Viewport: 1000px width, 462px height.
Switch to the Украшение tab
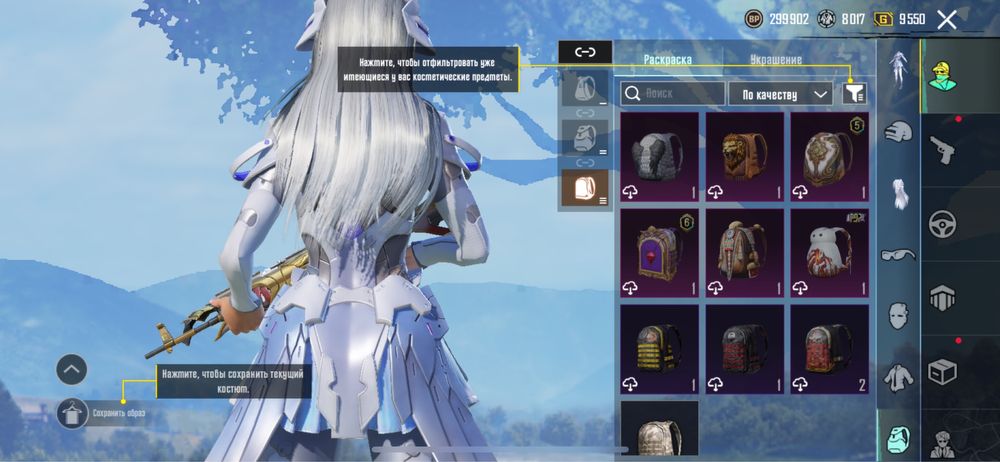[776, 60]
